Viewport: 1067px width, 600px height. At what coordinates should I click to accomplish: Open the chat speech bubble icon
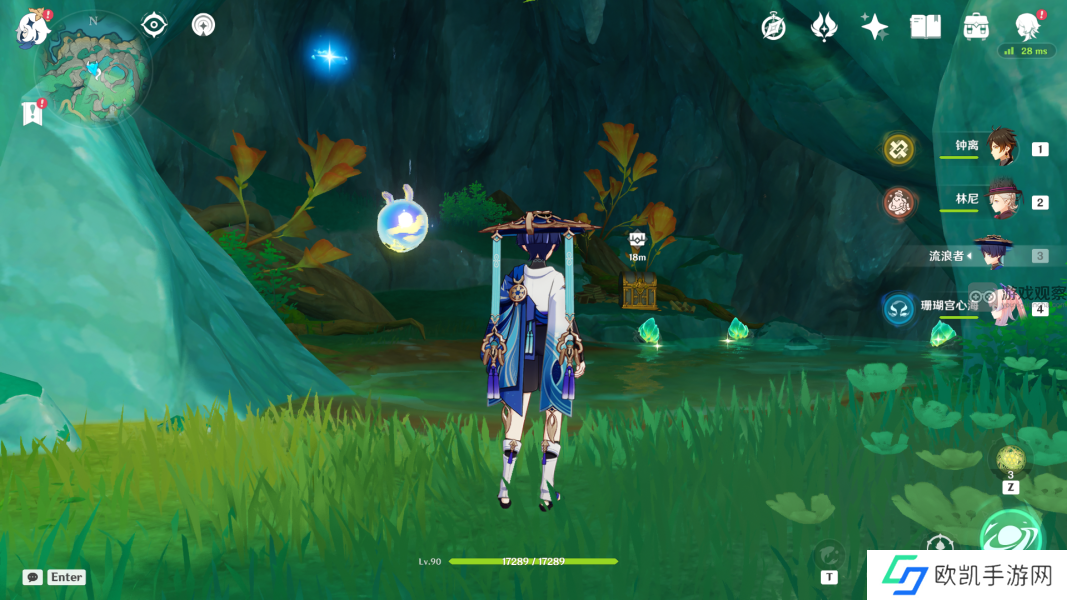[33, 577]
